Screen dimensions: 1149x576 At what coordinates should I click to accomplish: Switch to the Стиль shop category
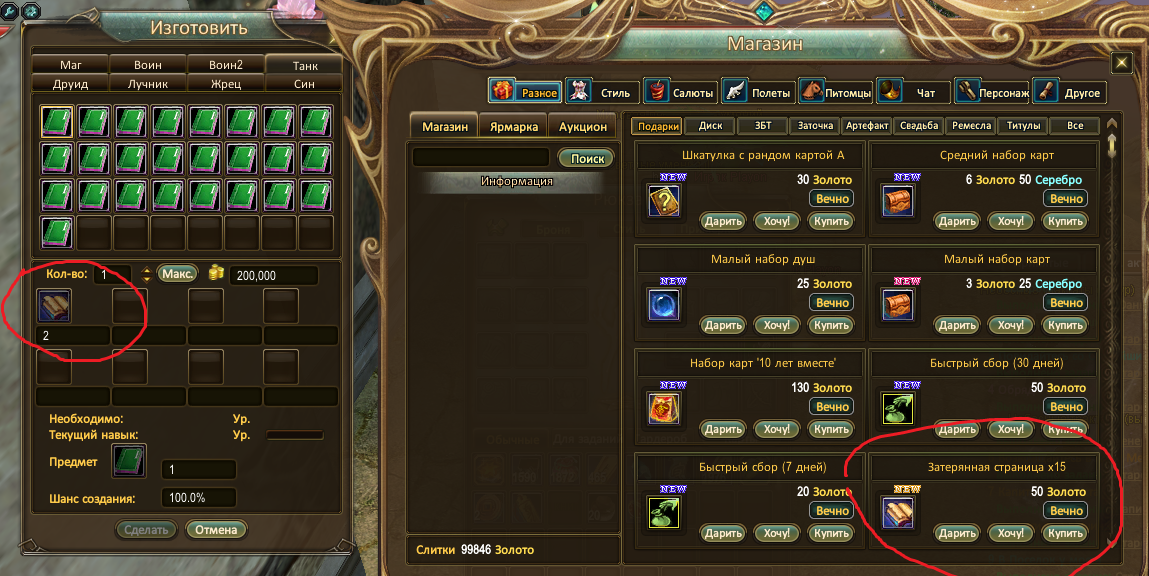point(601,93)
